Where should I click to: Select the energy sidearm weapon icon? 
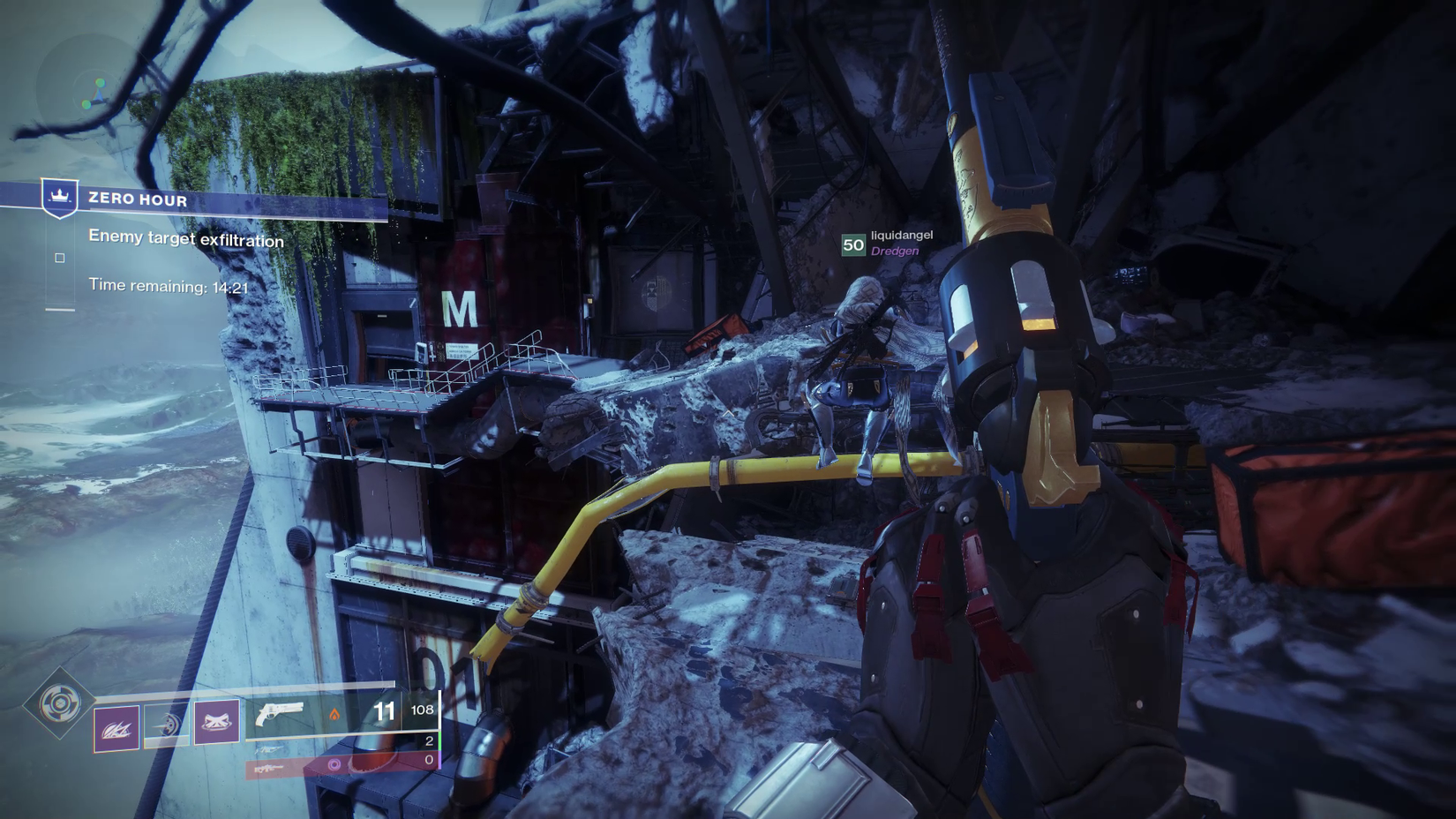[x=269, y=750]
